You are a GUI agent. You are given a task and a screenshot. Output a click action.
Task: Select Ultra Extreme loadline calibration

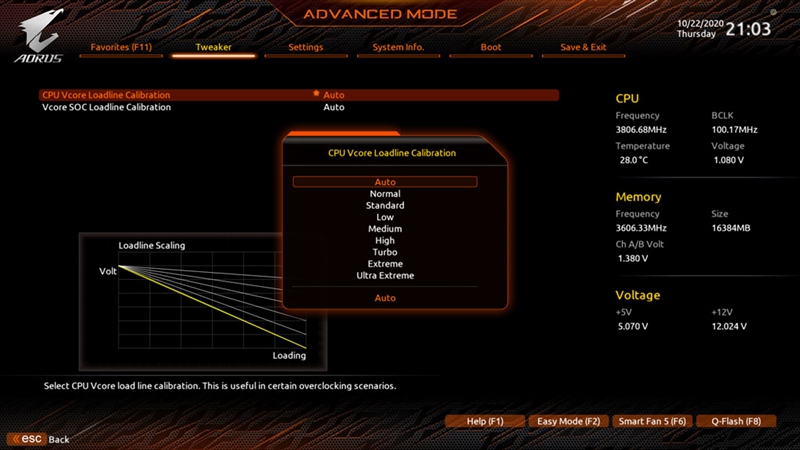point(385,276)
